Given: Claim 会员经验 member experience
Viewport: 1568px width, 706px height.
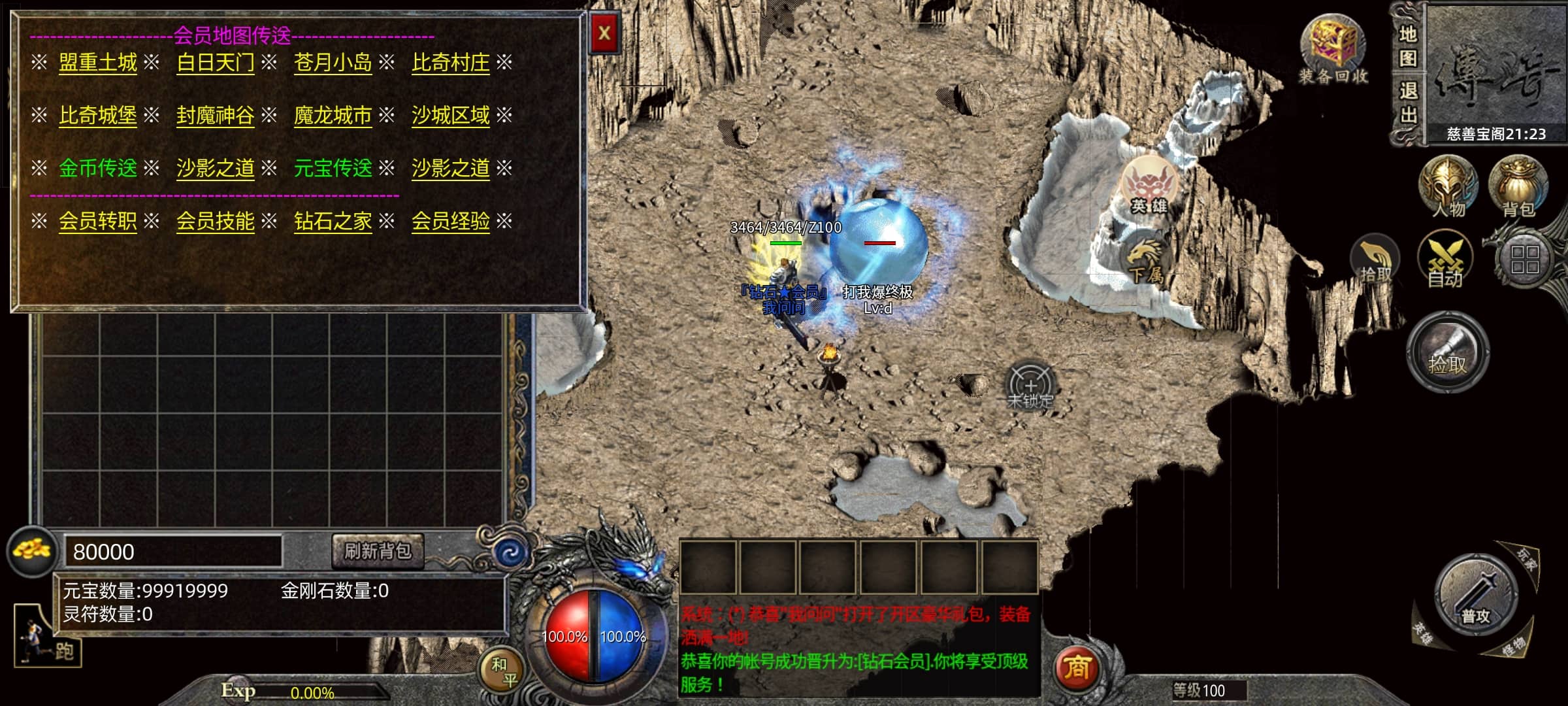Looking at the screenshot, I should pyautogui.click(x=450, y=222).
